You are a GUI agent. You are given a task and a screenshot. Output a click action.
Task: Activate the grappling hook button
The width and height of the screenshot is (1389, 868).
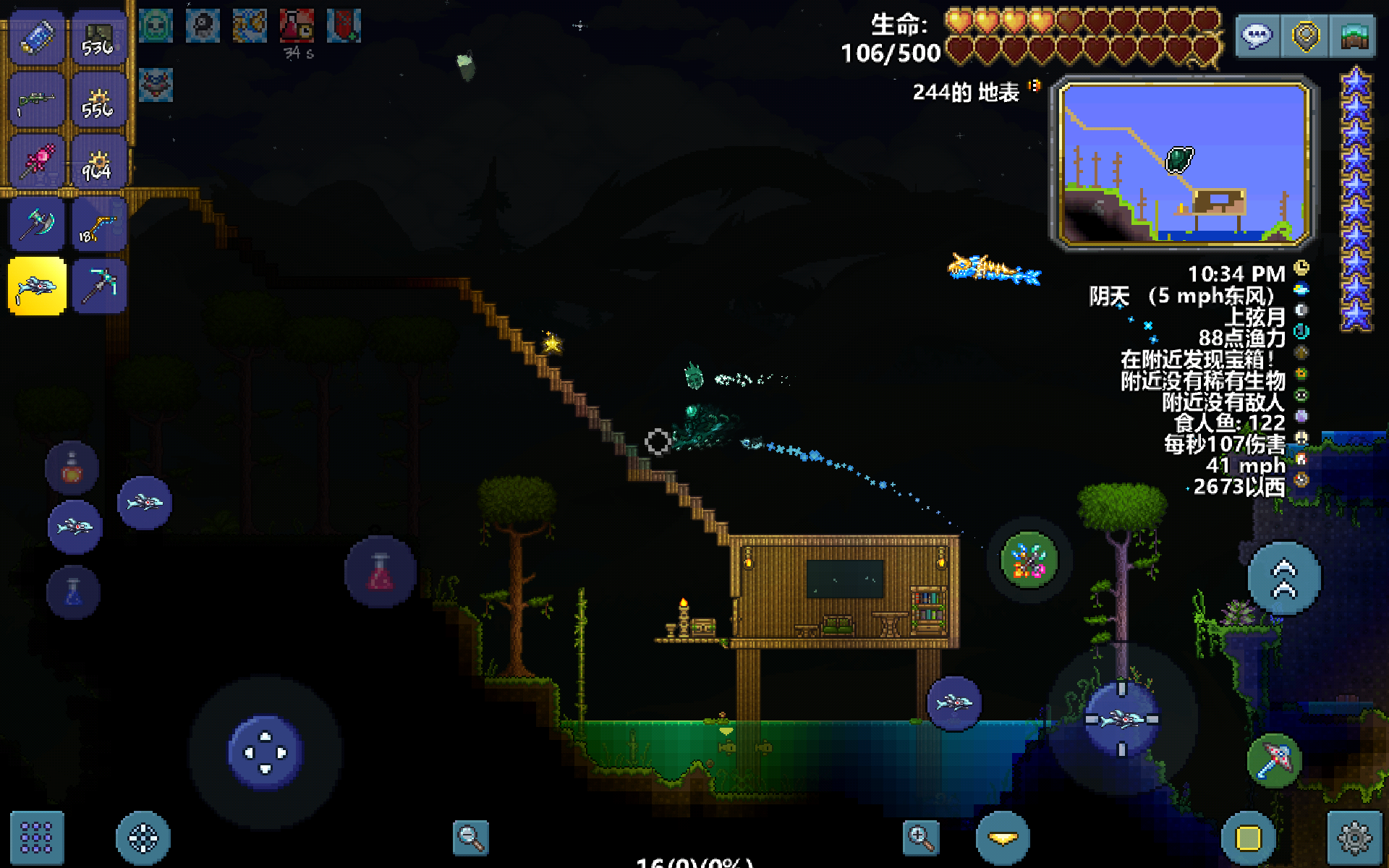point(1274,760)
